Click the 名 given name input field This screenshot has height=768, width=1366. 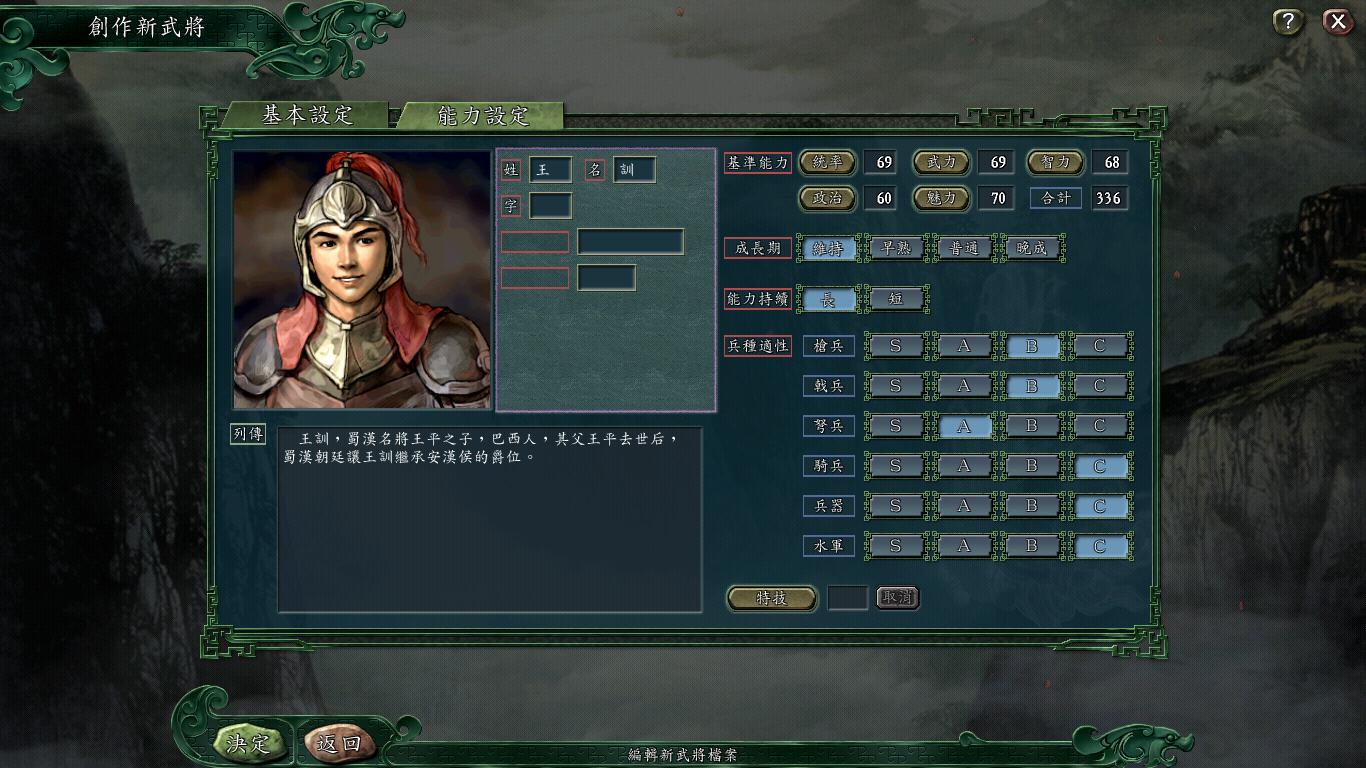(636, 169)
